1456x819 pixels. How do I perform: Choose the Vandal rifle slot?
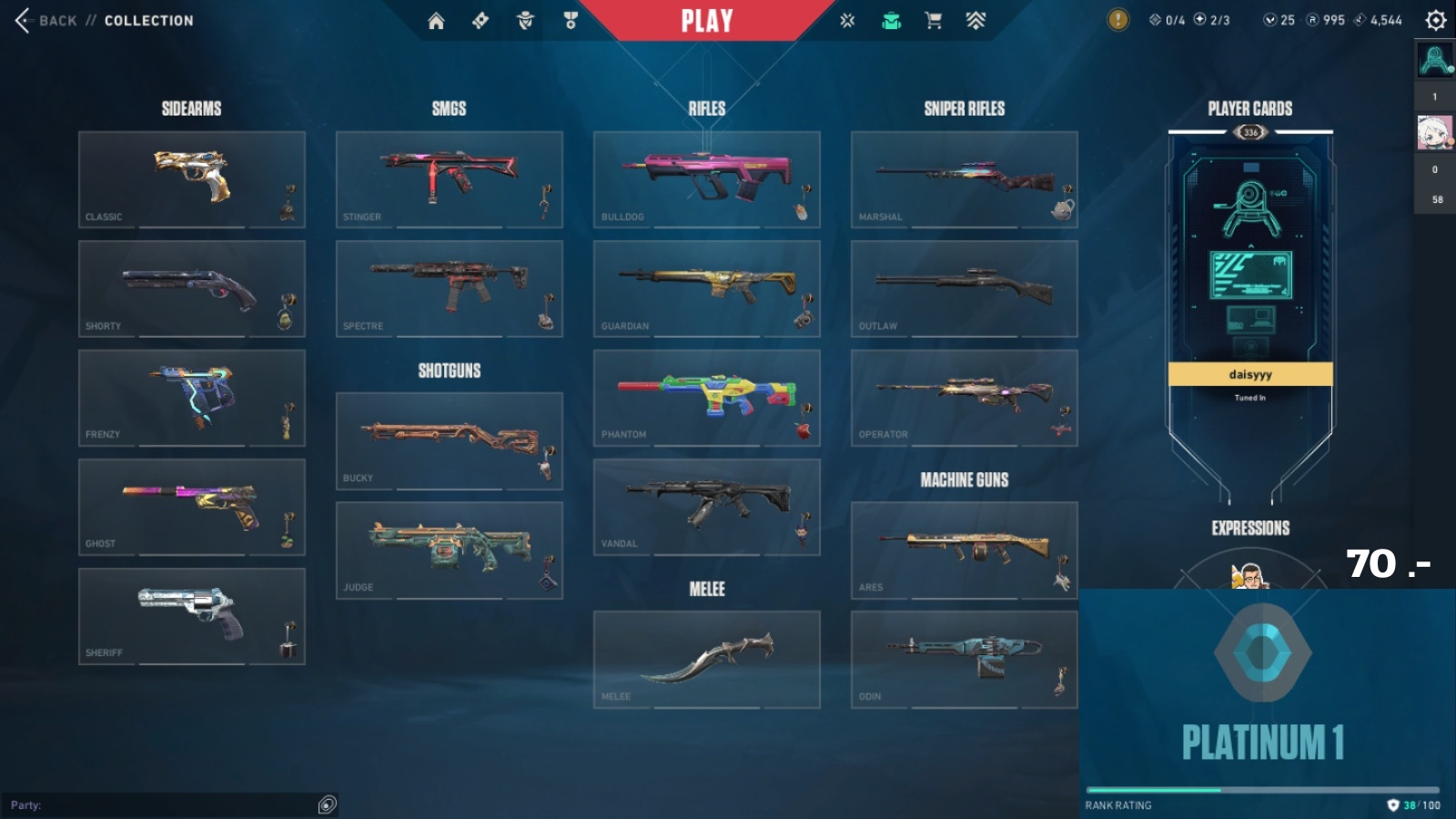pos(706,507)
